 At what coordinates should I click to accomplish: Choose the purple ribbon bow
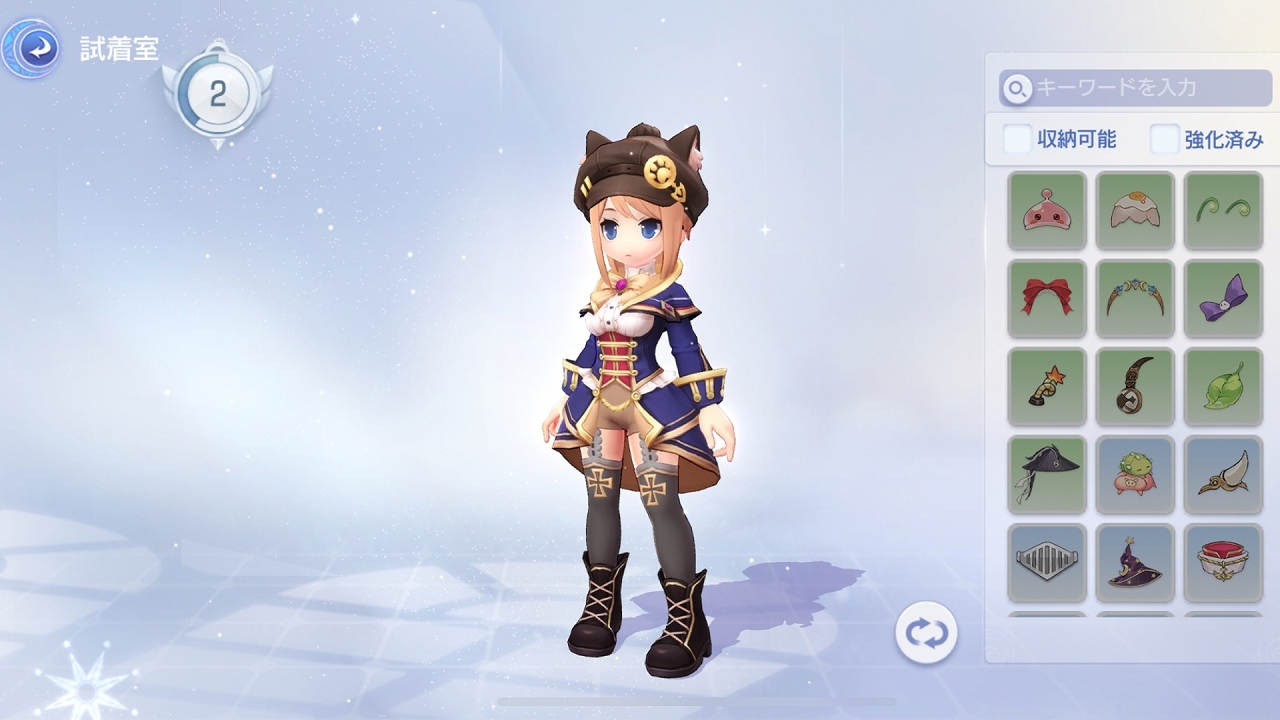pyautogui.click(x=1223, y=298)
